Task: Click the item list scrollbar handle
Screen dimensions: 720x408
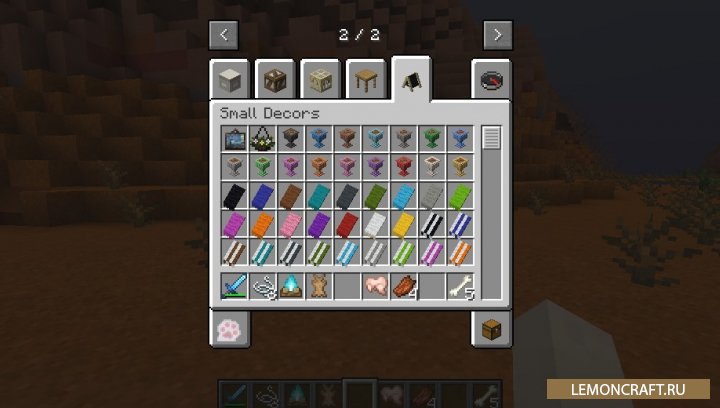Action: 490,138
